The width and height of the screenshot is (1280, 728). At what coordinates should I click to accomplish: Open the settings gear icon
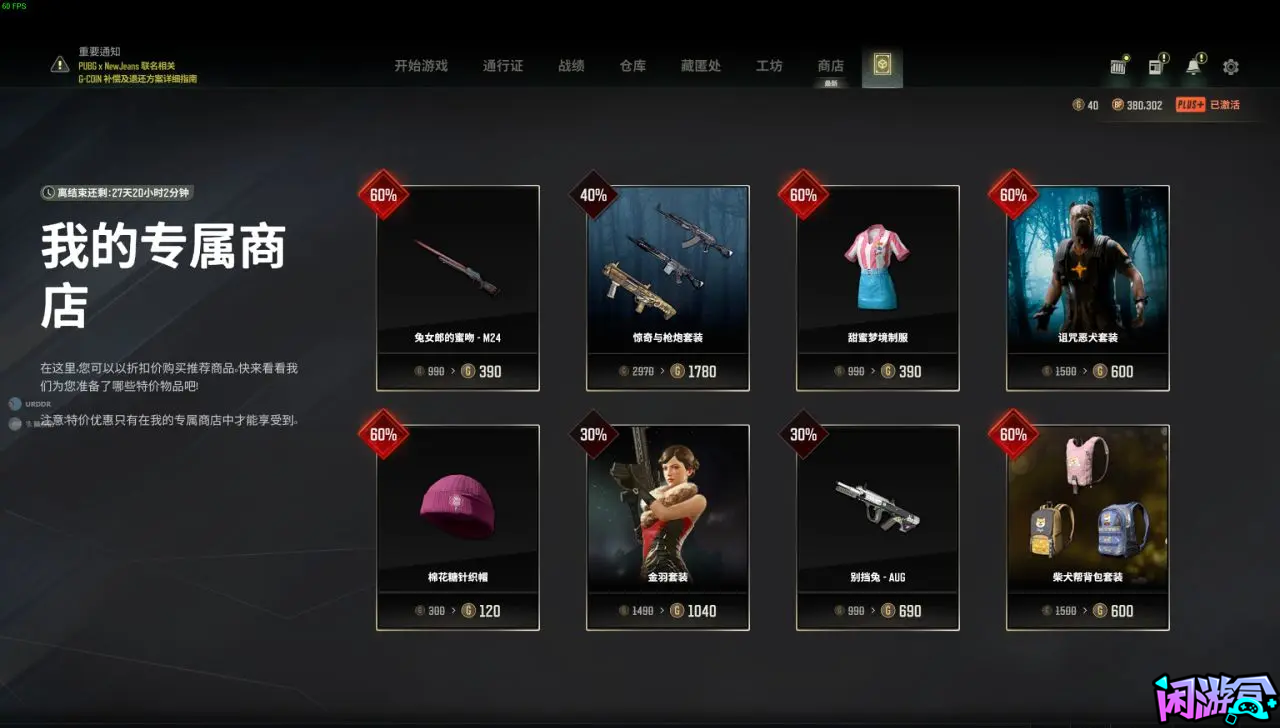point(1230,66)
